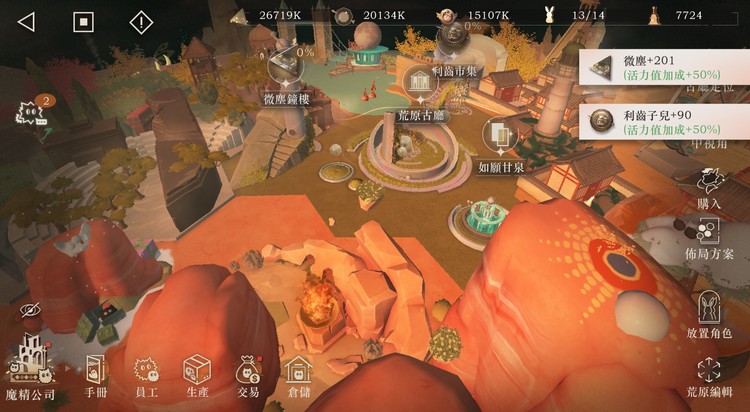This screenshot has height=412, width=750.
Task: Open the 手冊 handbook
Action: 96,374
